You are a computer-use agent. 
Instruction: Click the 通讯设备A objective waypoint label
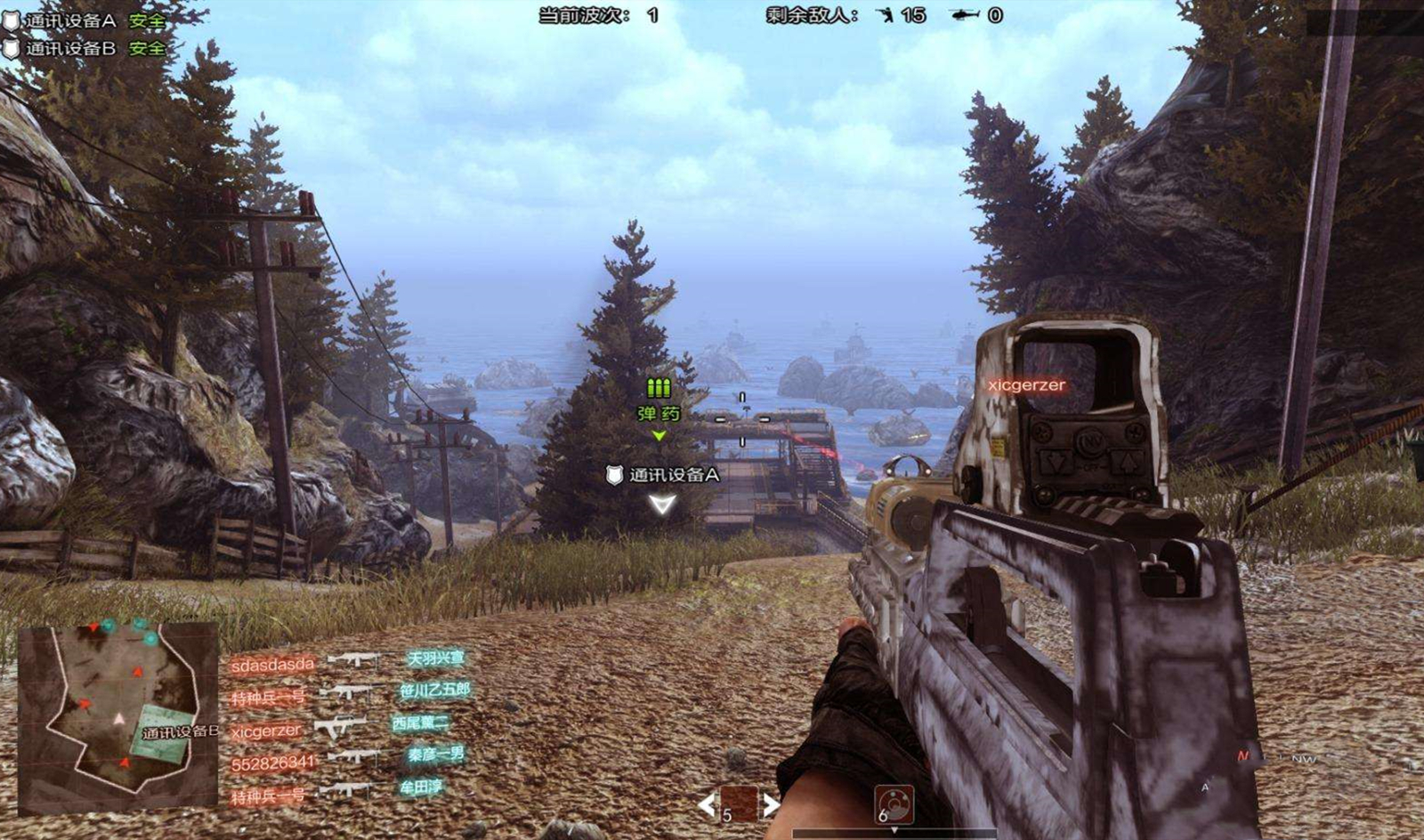(663, 475)
